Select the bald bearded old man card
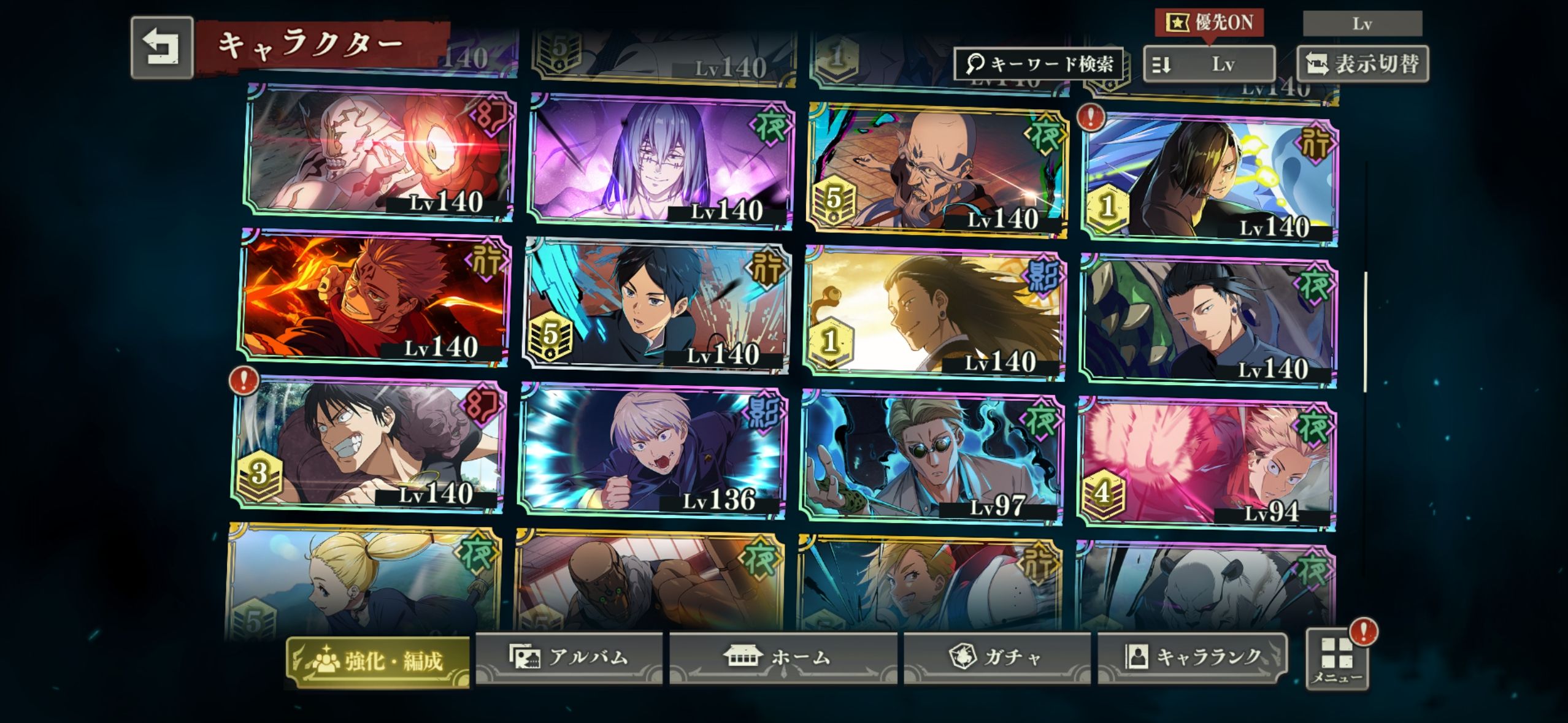1568x723 pixels. coord(937,170)
